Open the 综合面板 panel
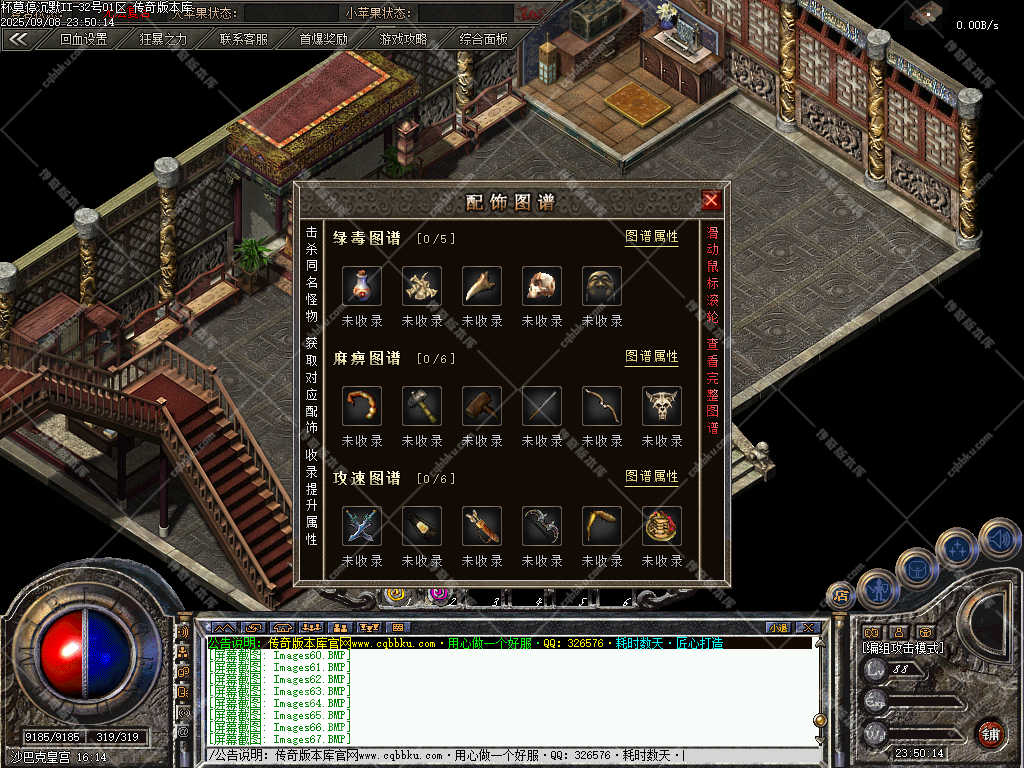The height and width of the screenshot is (768, 1024). [x=483, y=40]
